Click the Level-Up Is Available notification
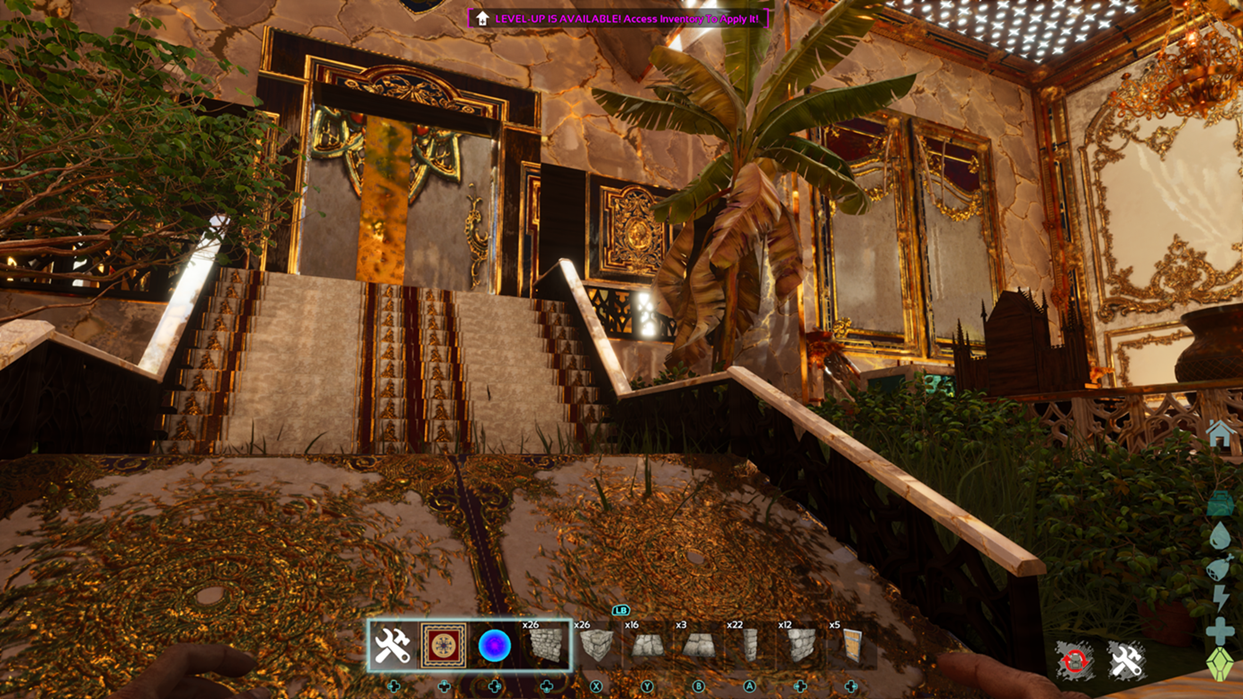 [618, 18]
